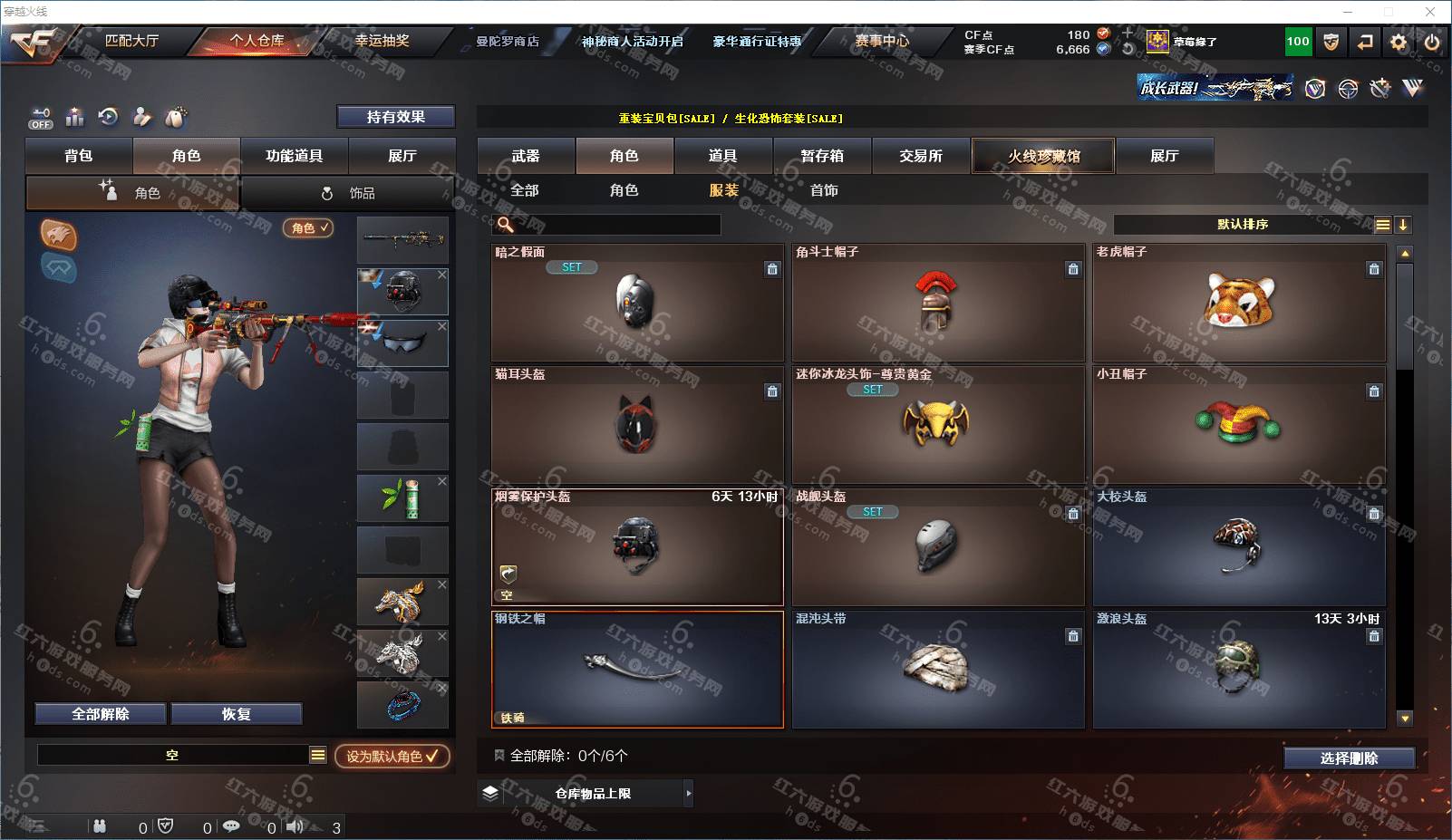Go to the 幸运抽奖 lucky draw page

point(382,41)
